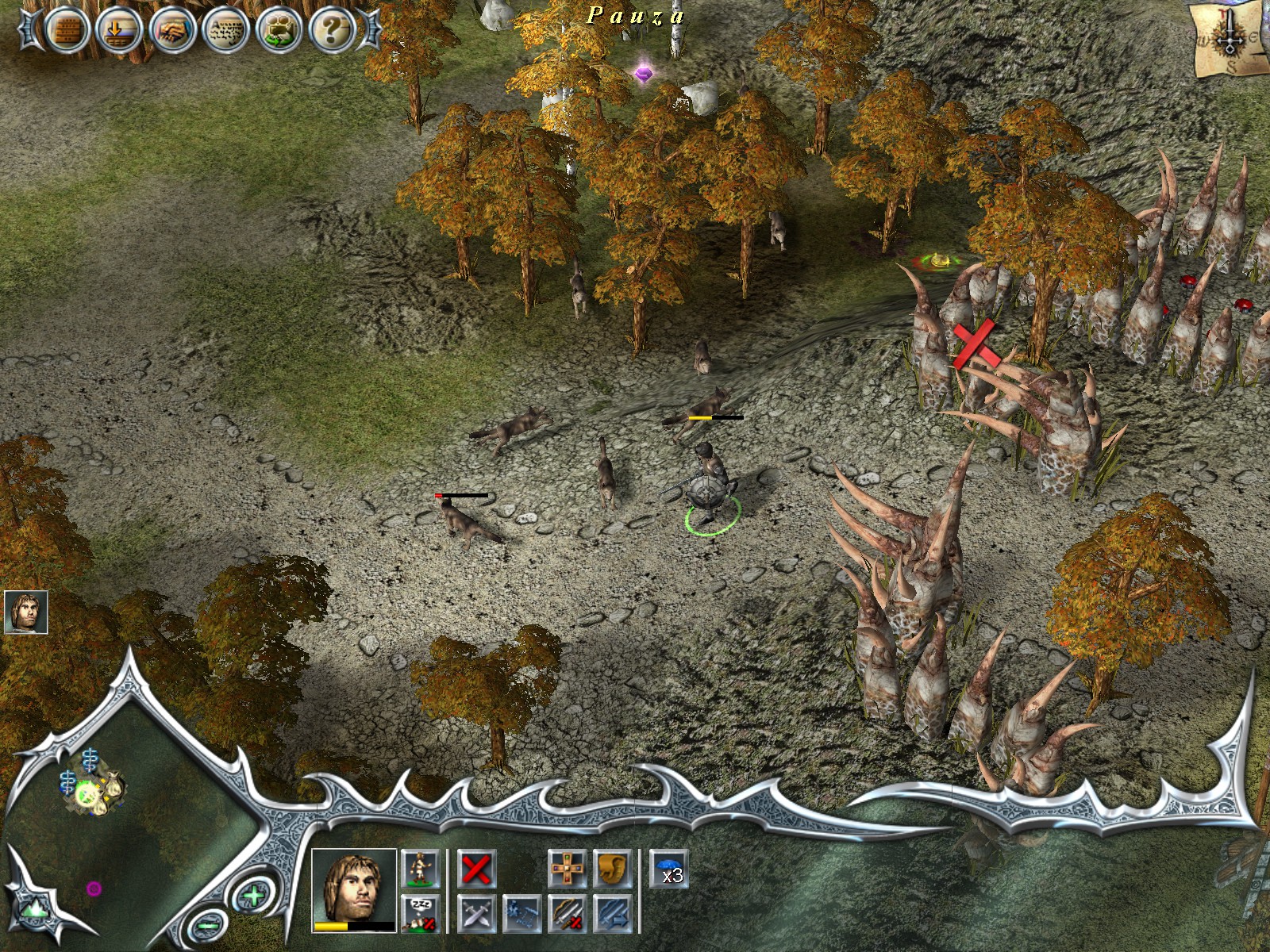The width and height of the screenshot is (1270, 952).
Task: Open the main menu wooden board icon
Action: 66,31
